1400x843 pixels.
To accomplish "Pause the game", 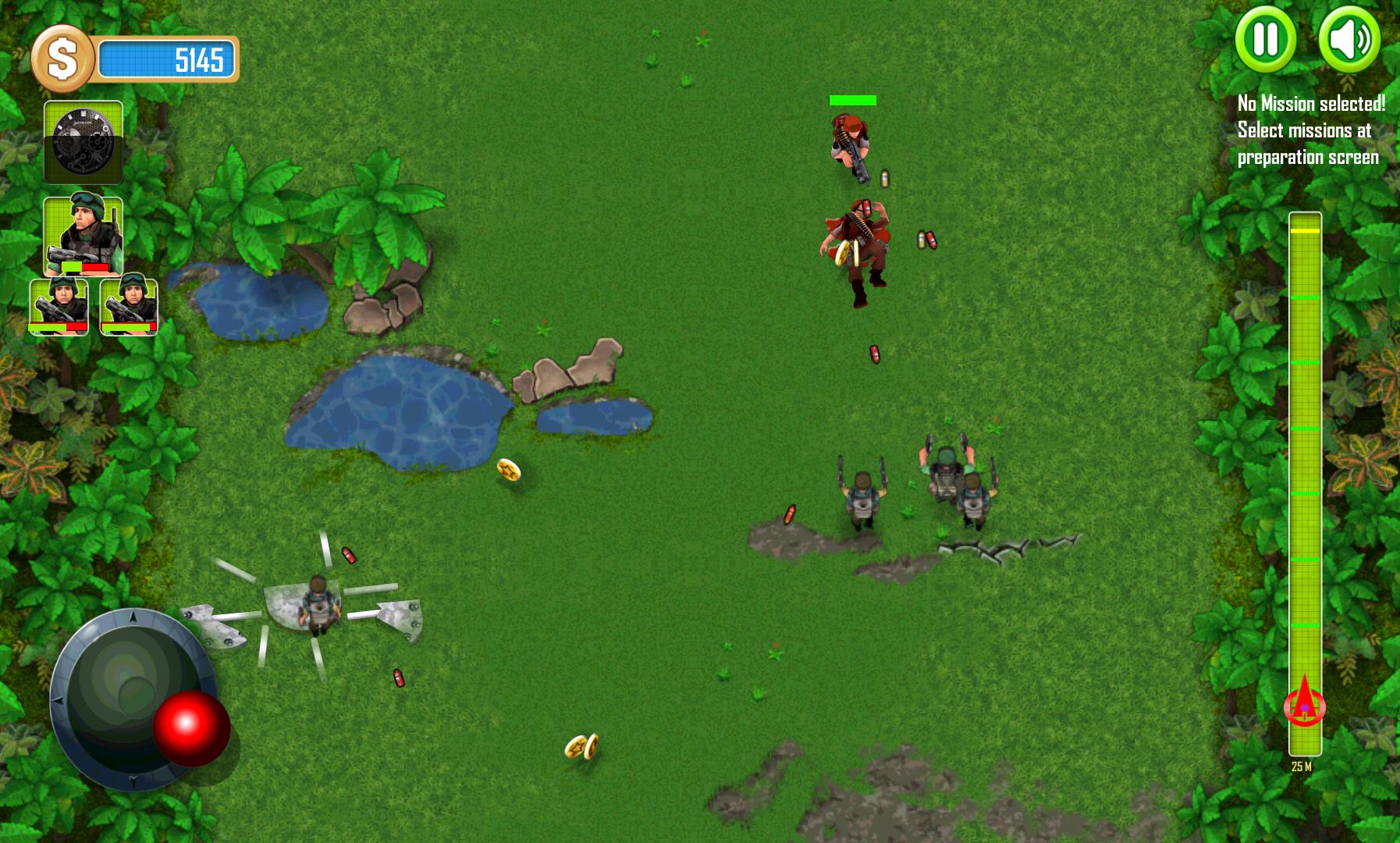I will tap(1266, 41).
